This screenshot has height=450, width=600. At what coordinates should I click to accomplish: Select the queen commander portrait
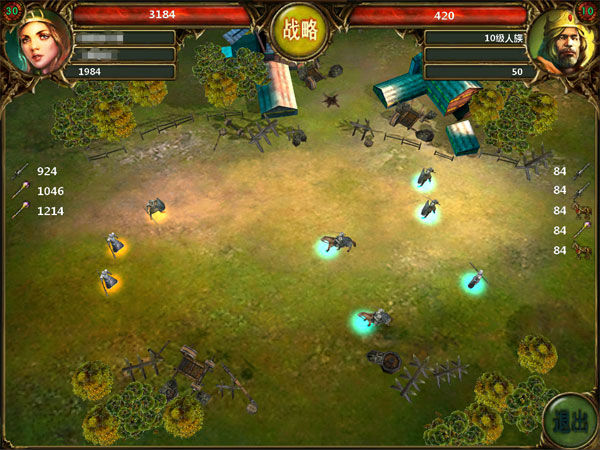(x=40, y=42)
